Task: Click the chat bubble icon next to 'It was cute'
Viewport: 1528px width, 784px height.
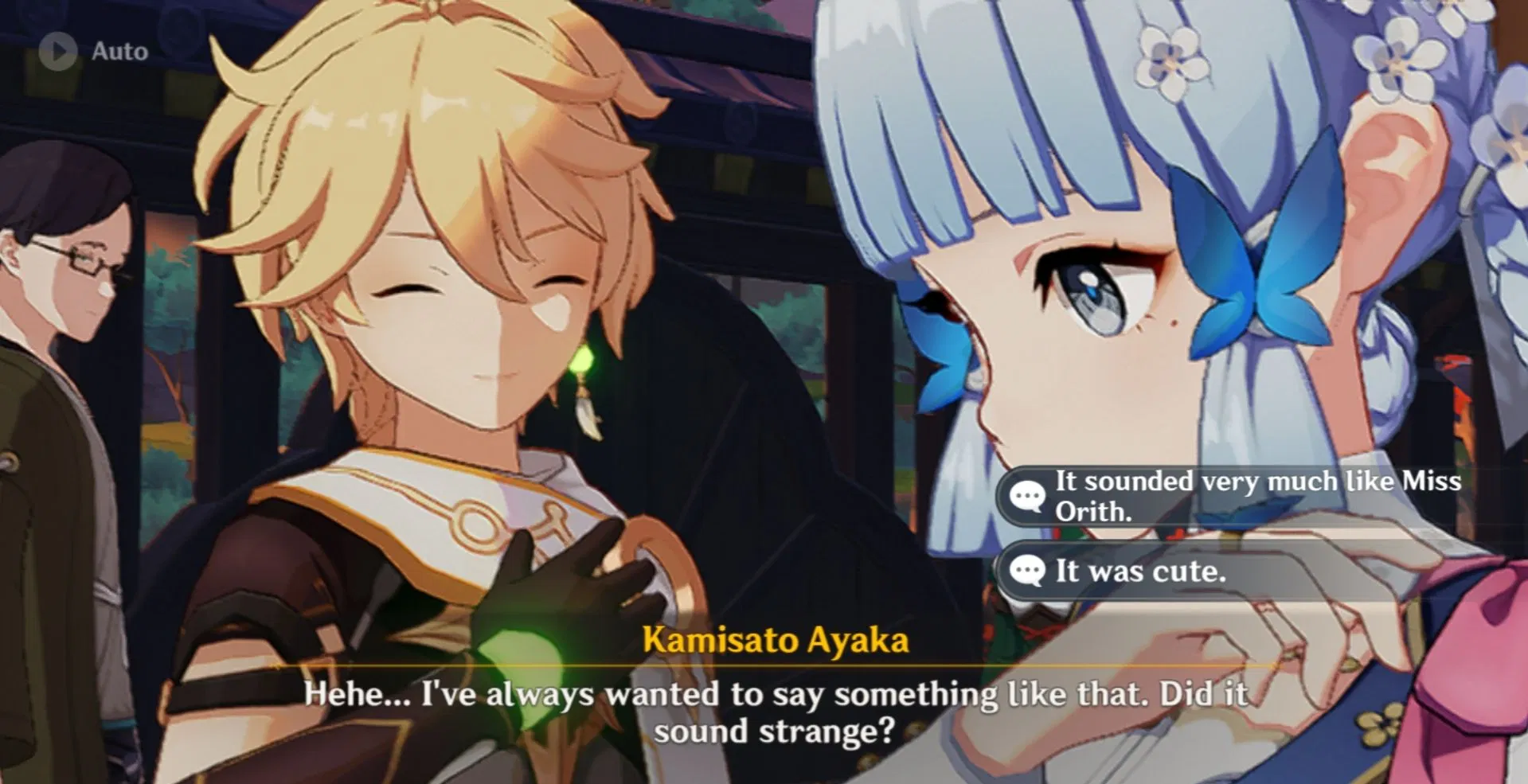Action: point(1029,571)
